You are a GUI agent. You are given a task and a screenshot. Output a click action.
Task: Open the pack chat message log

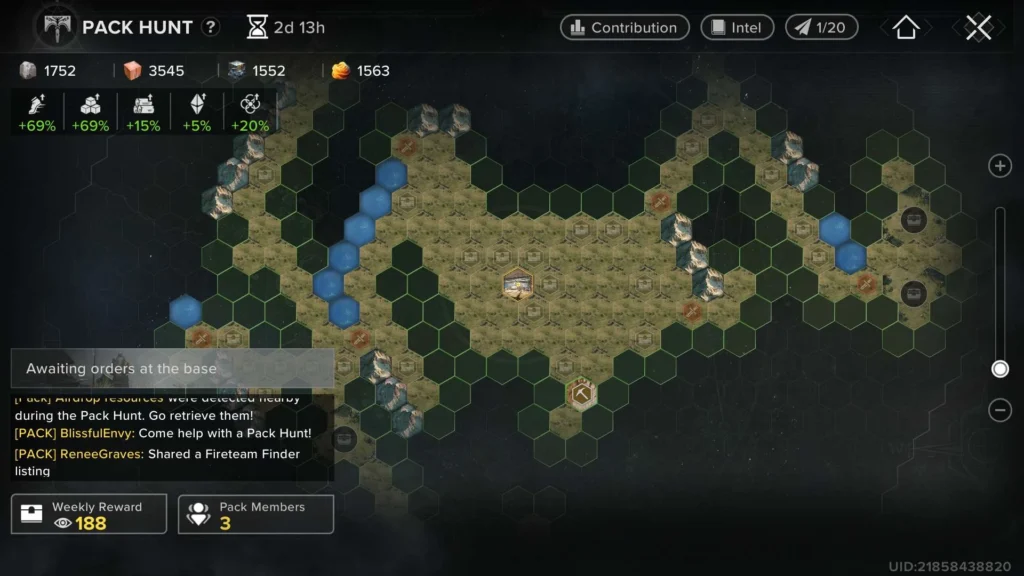[170, 436]
